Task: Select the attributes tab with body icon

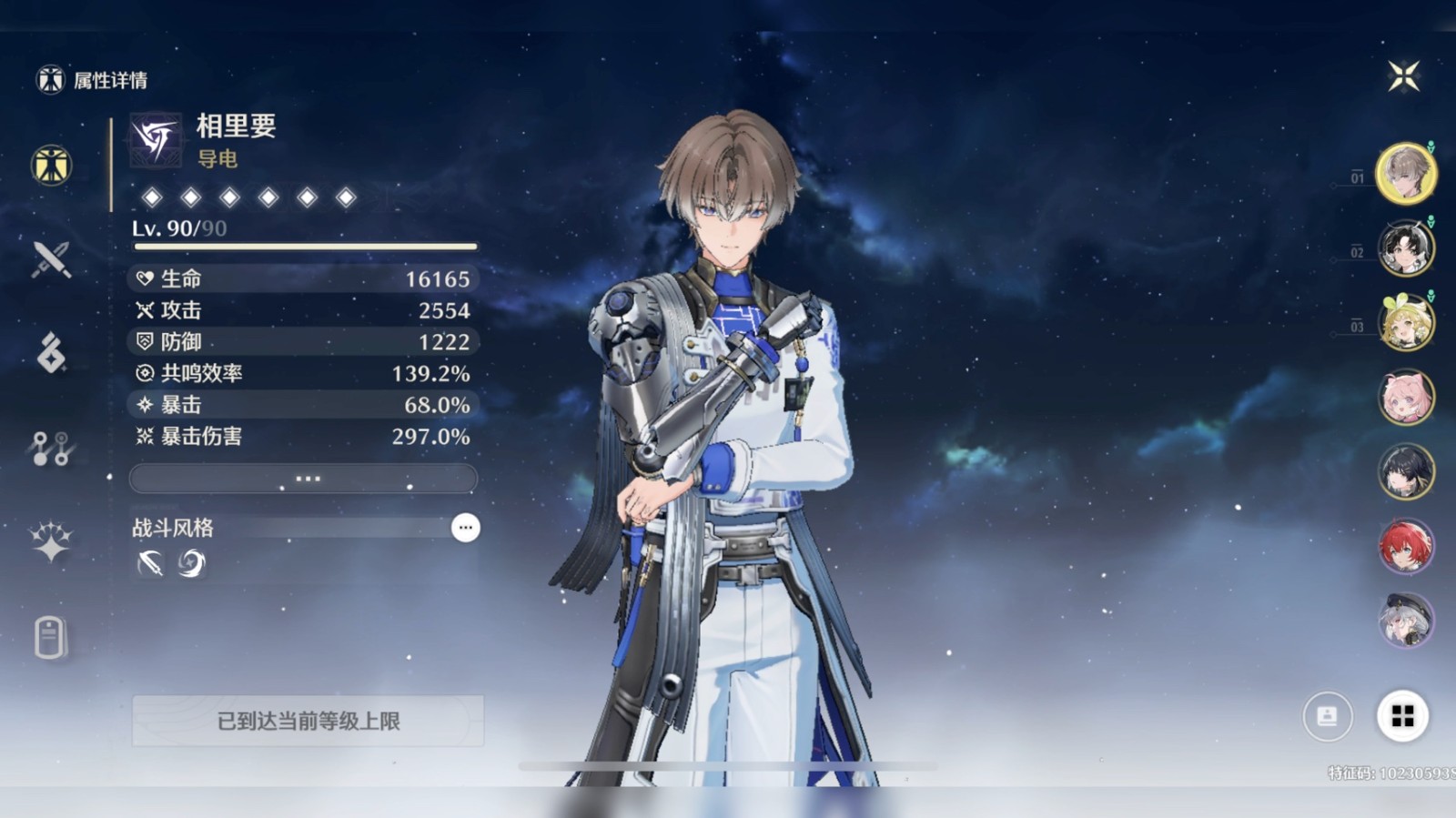Action: [x=51, y=166]
